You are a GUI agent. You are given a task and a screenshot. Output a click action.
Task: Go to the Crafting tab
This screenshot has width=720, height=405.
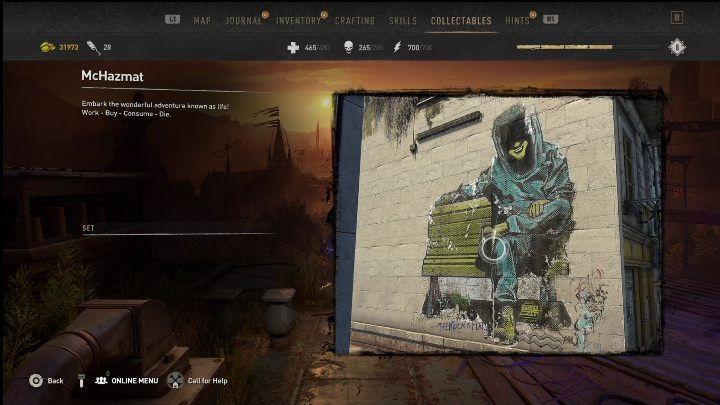(x=355, y=20)
